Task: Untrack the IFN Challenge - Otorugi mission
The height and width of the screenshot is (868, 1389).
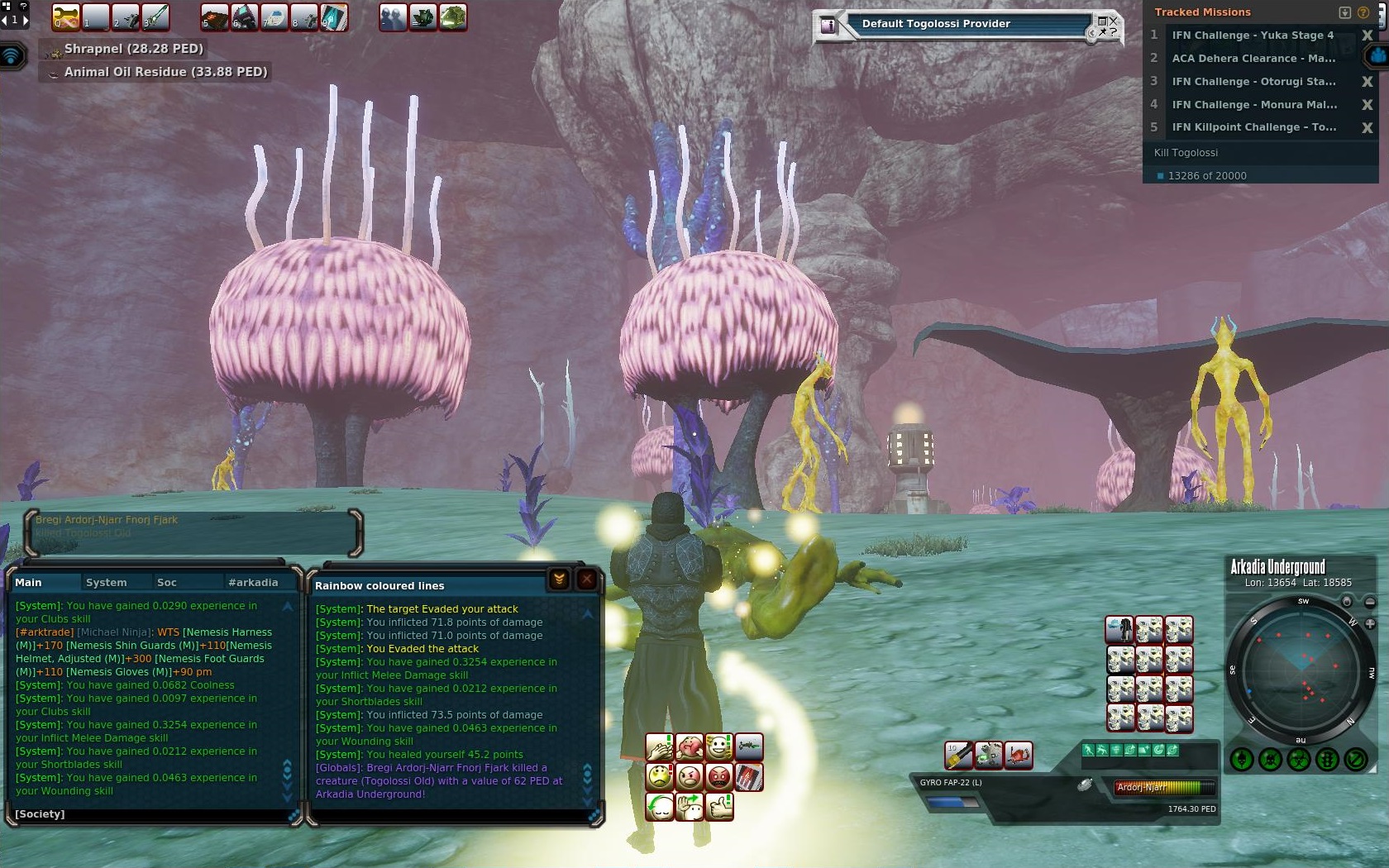Action: [1367, 82]
